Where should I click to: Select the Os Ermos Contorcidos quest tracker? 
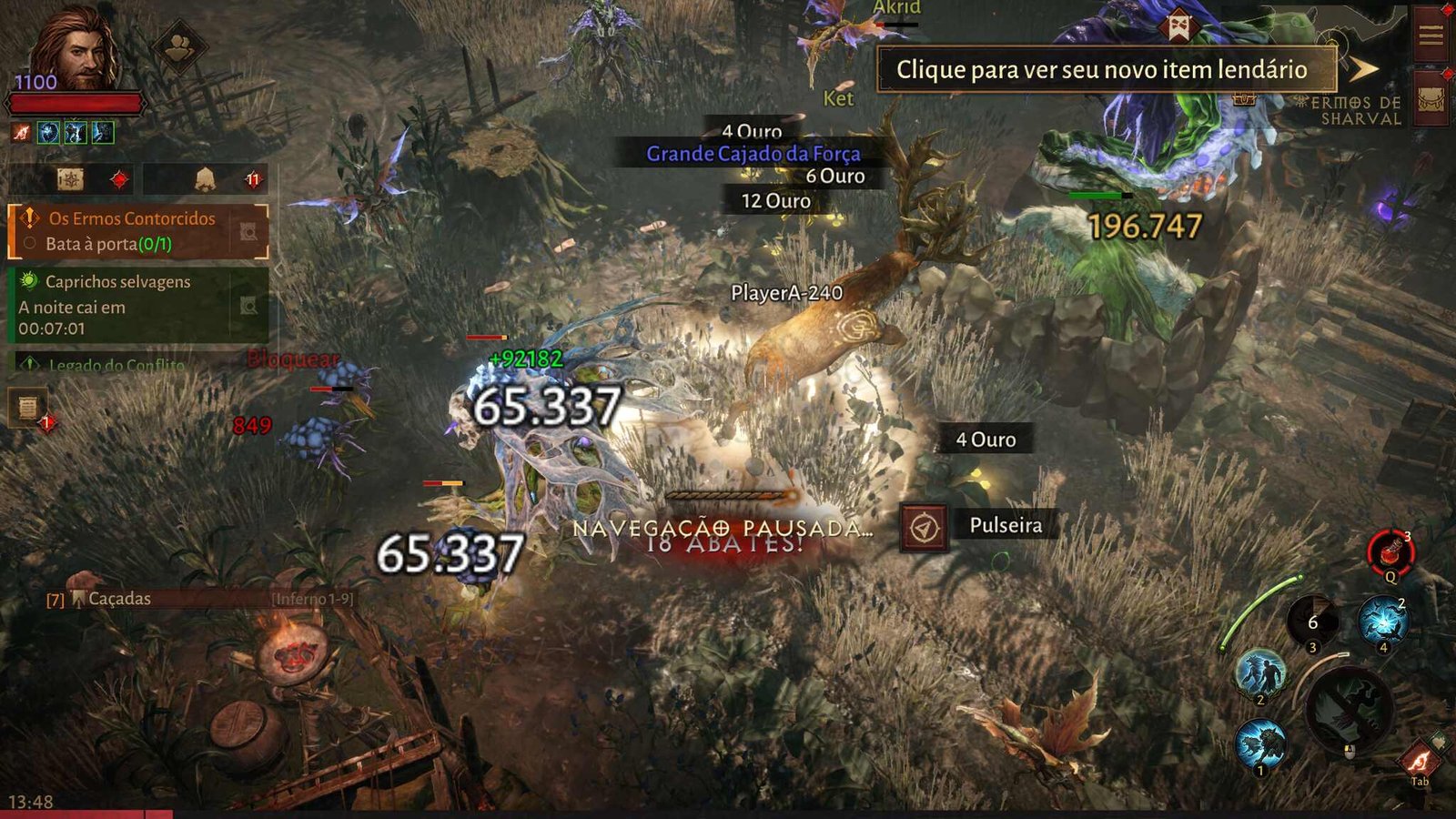click(x=136, y=231)
